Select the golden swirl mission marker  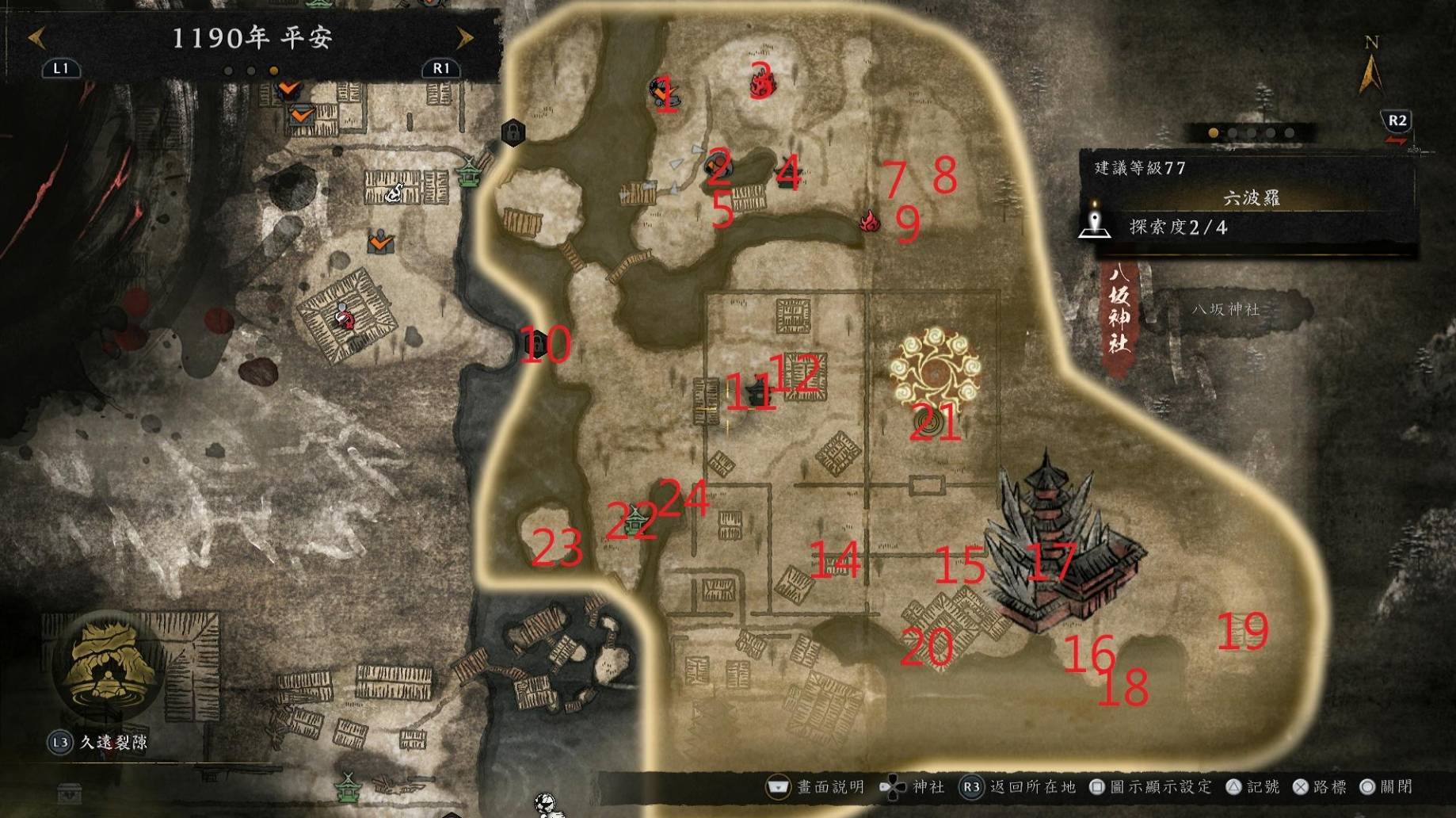[x=935, y=369]
